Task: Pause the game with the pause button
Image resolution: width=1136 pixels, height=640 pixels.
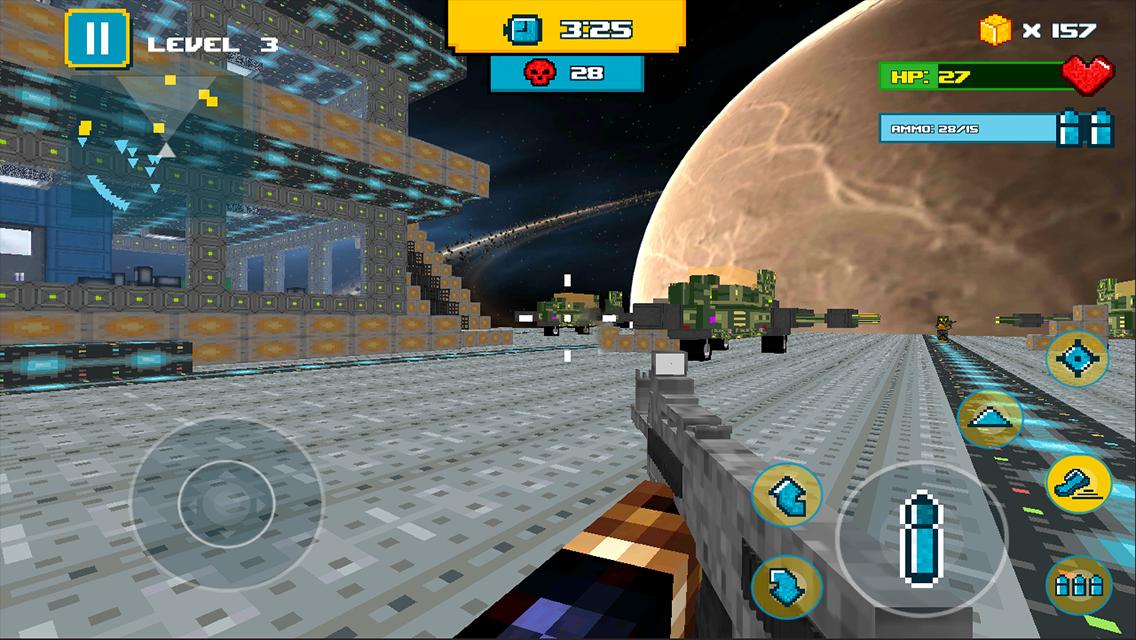Action: [x=97, y=38]
